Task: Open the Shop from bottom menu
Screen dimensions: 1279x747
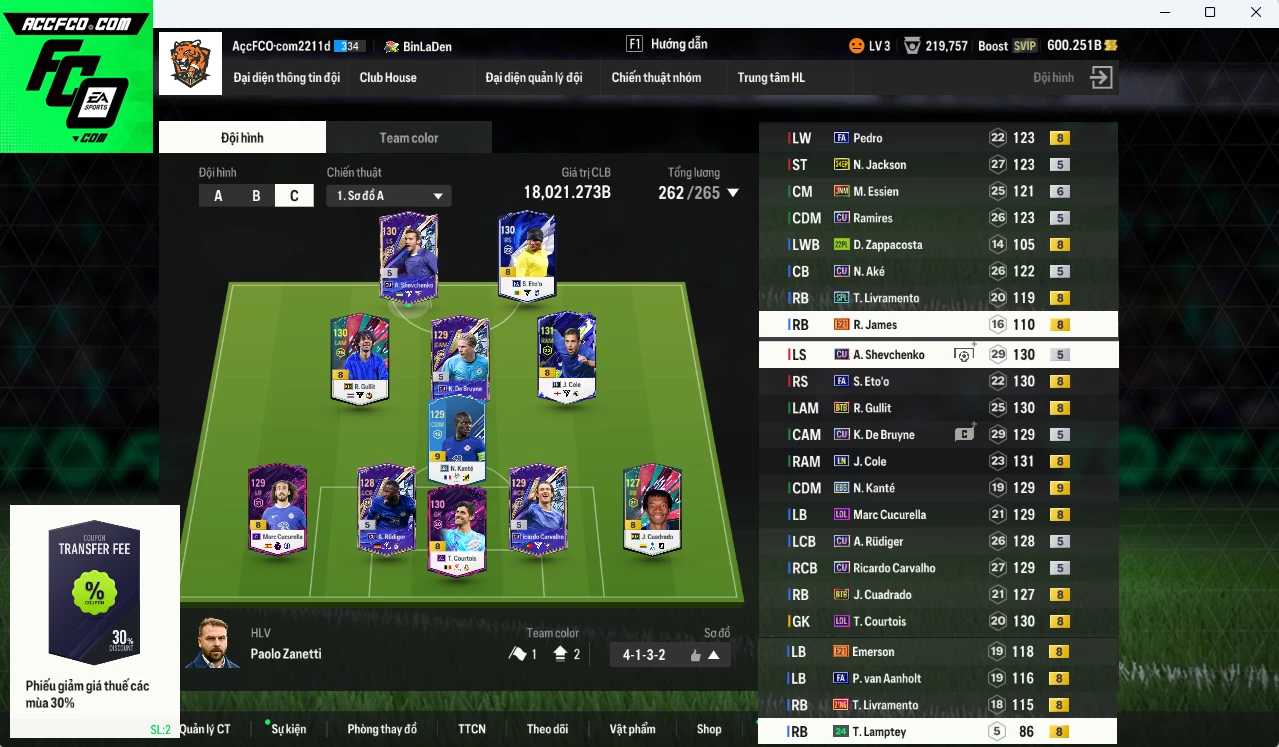Action: [x=709, y=729]
